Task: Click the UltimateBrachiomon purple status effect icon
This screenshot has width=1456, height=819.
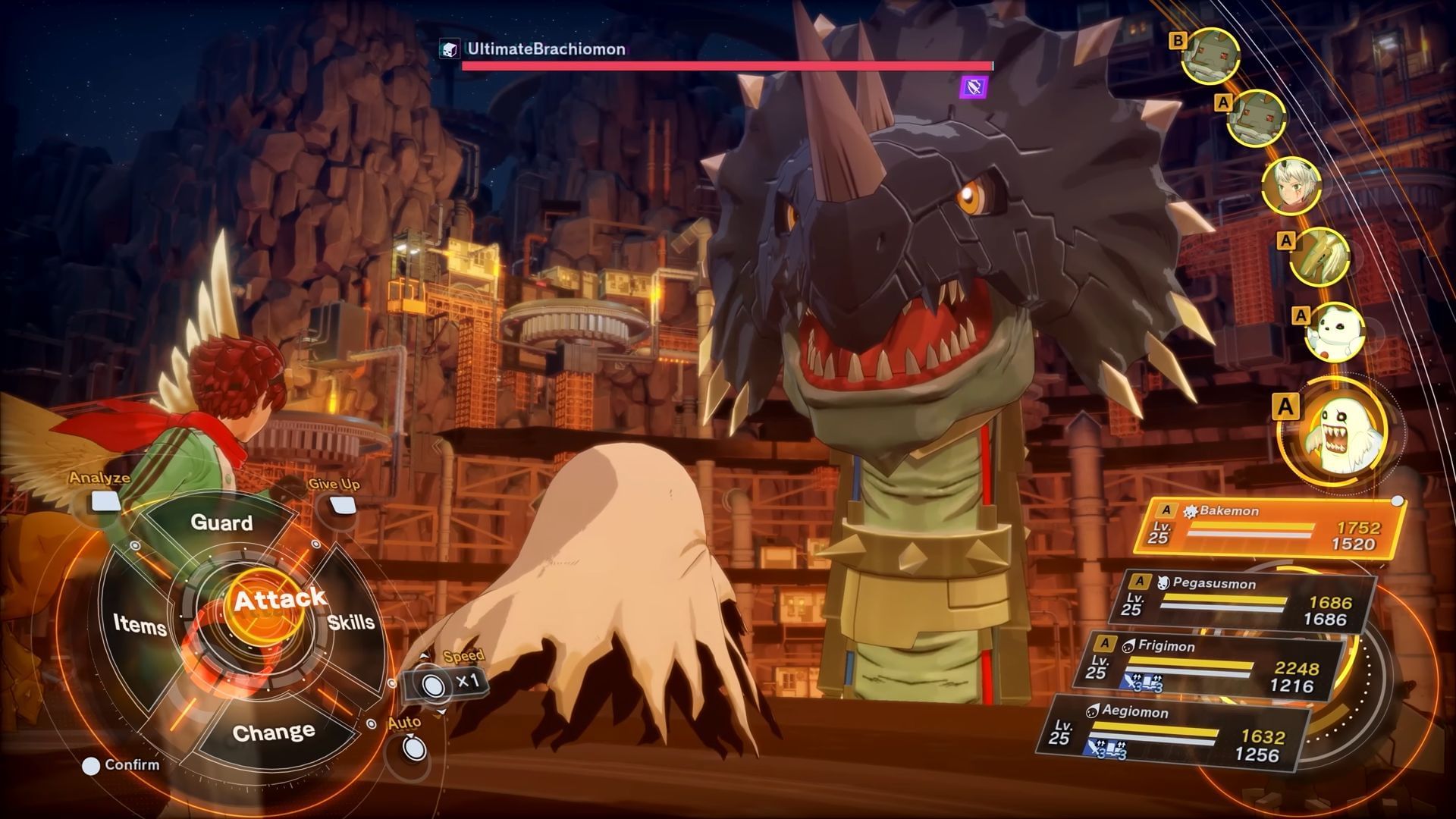Action: (x=974, y=87)
